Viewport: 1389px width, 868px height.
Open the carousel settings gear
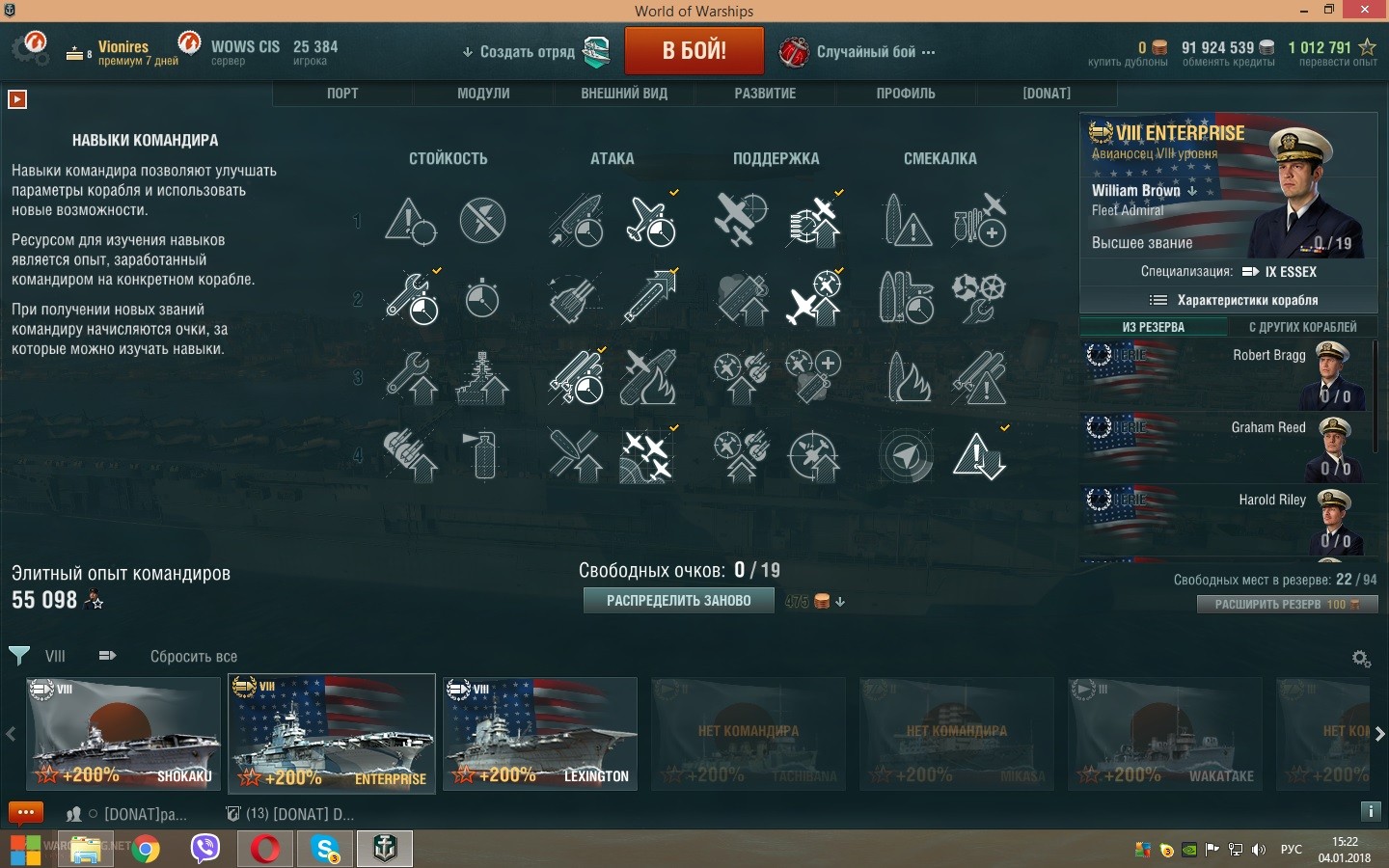click(x=1361, y=659)
